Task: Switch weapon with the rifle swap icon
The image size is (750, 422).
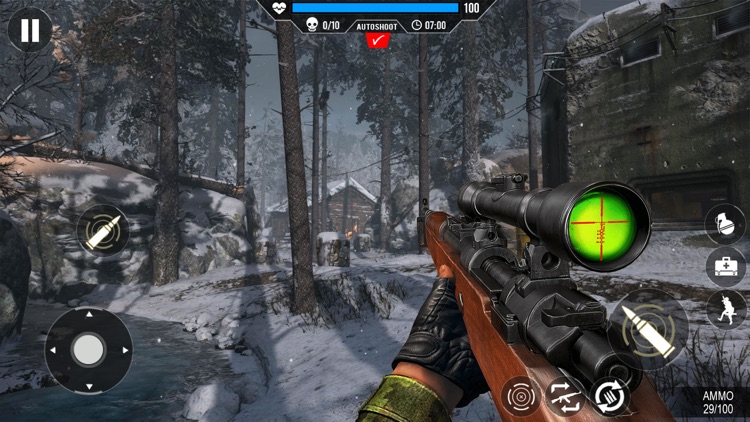Action: 565,397
